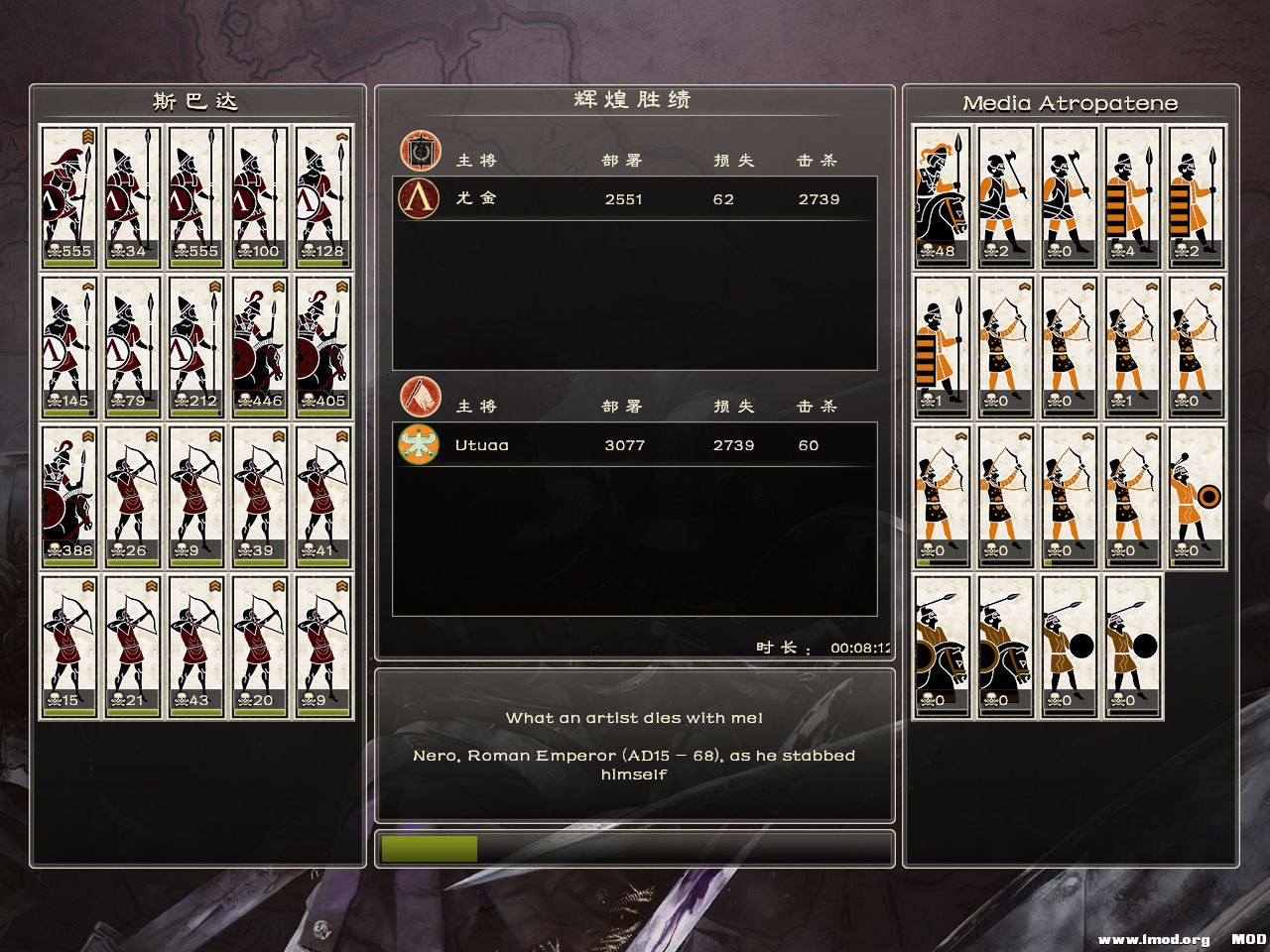Select the hoplite card showing 79 kills
This screenshot has width=1270, height=952.
(132, 347)
